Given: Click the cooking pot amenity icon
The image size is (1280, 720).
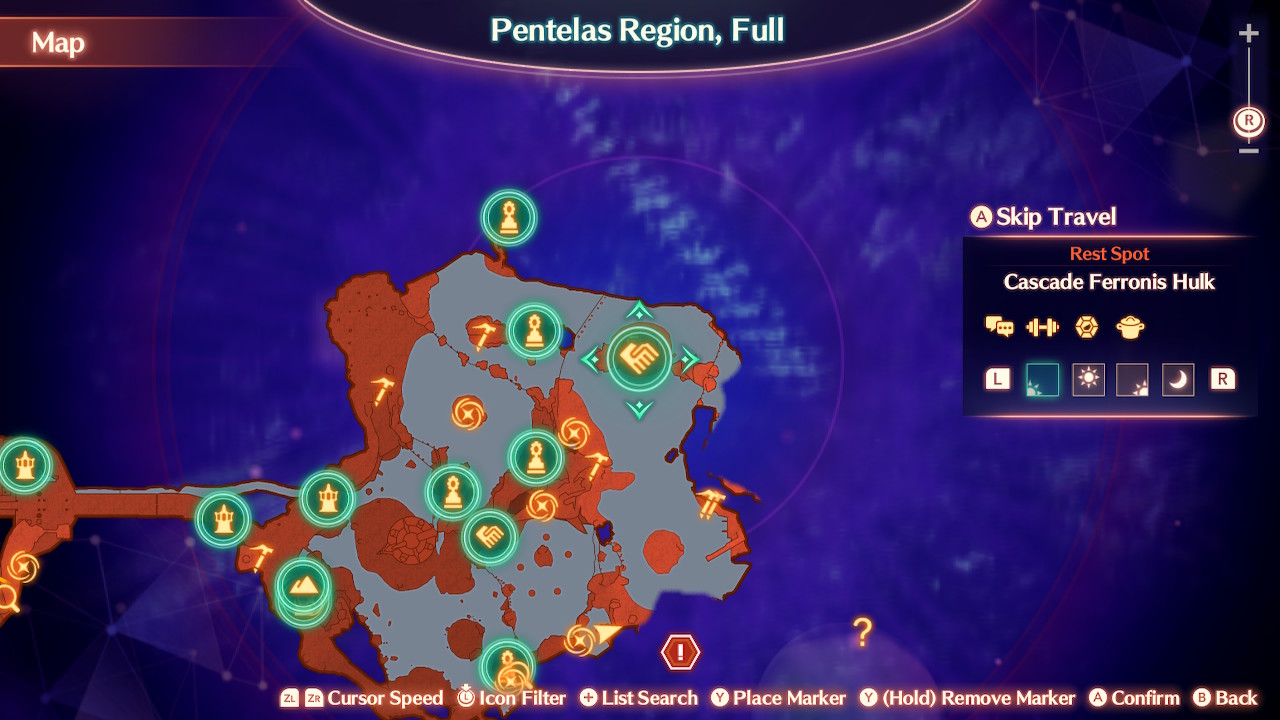Looking at the screenshot, I should tap(1130, 327).
